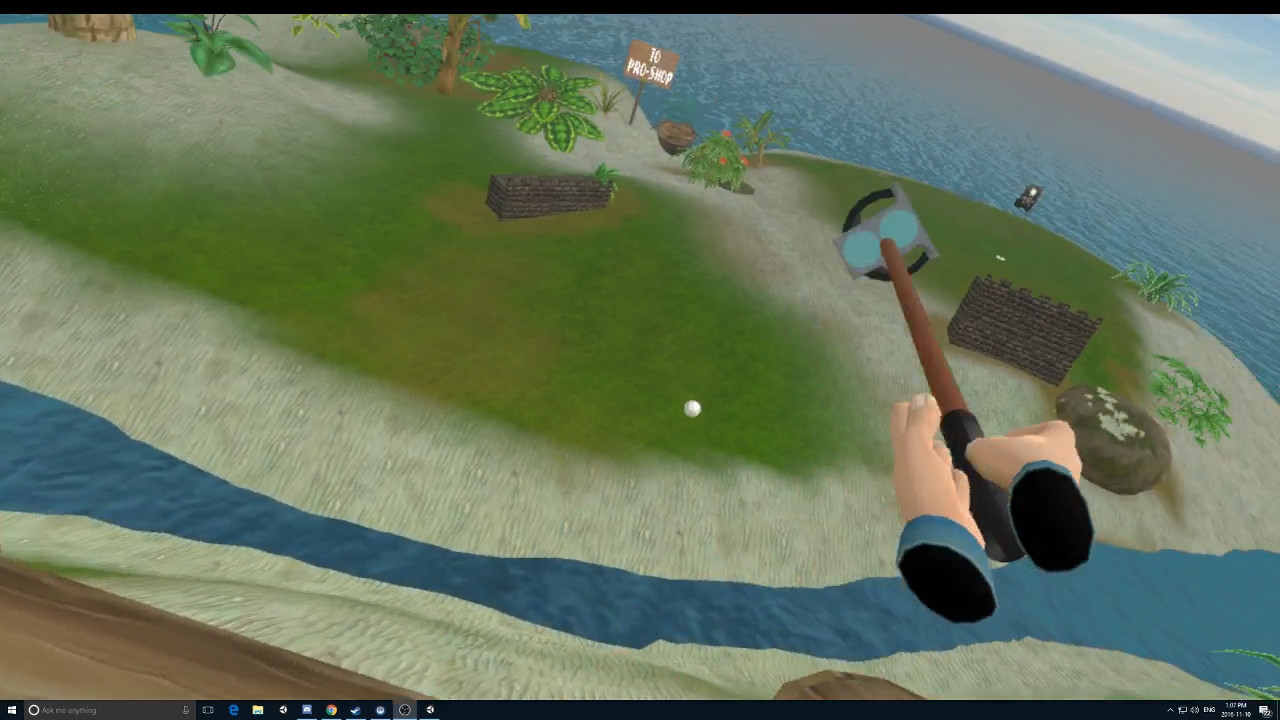Open Discord from the taskbar
The height and width of the screenshot is (720, 1280).
coord(379,710)
